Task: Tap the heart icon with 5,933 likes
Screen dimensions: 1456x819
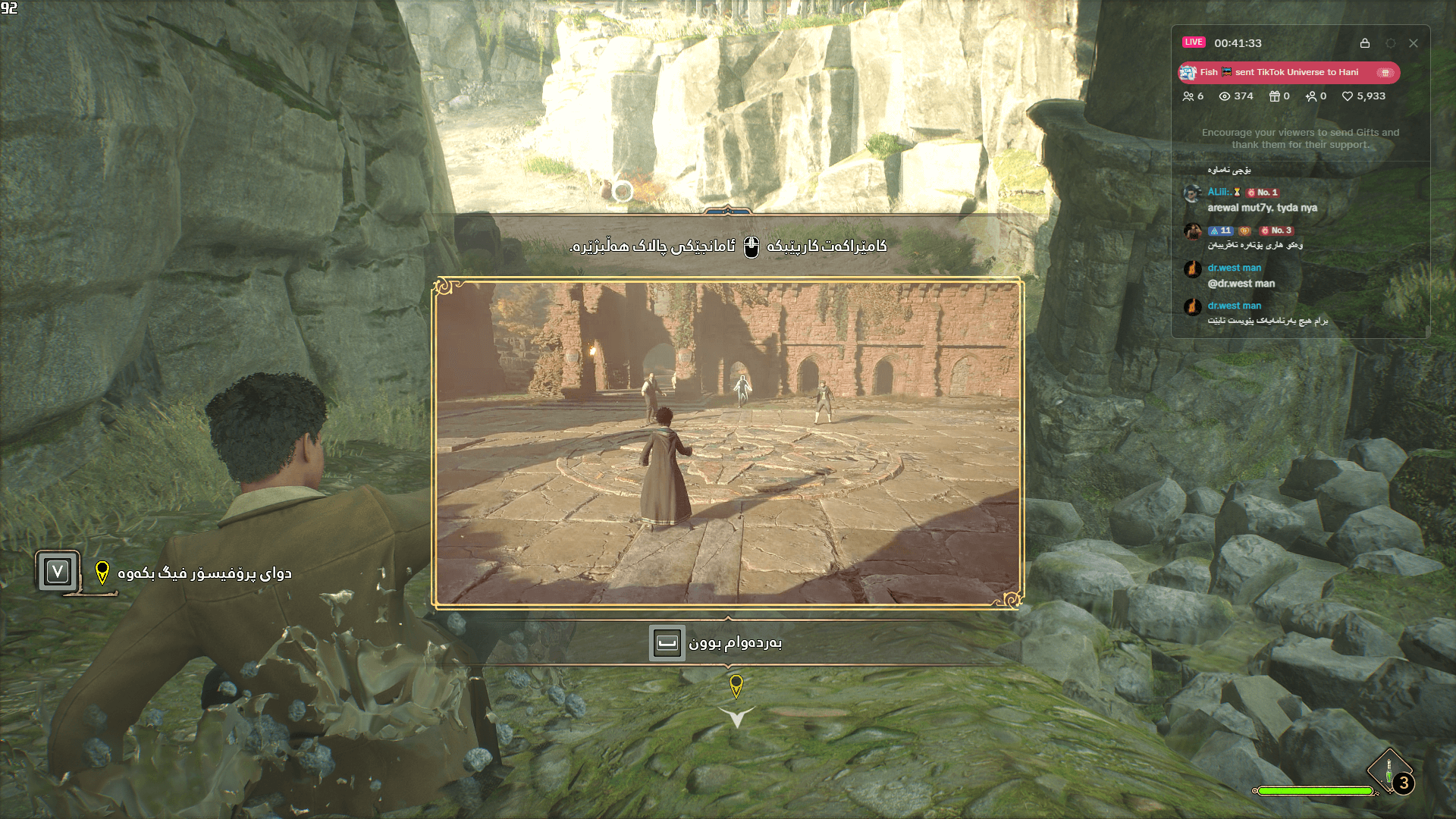Action: tap(1348, 96)
